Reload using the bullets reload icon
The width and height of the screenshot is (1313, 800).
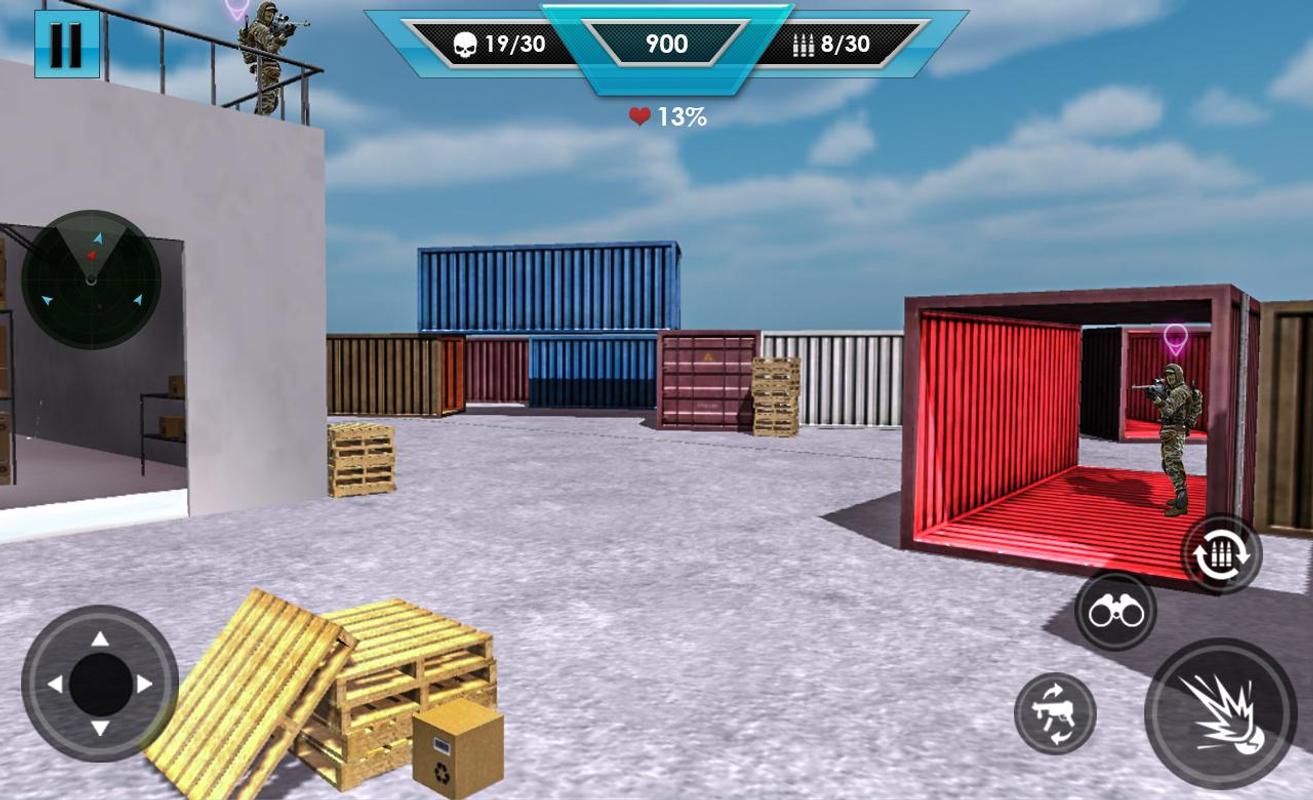point(1222,554)
